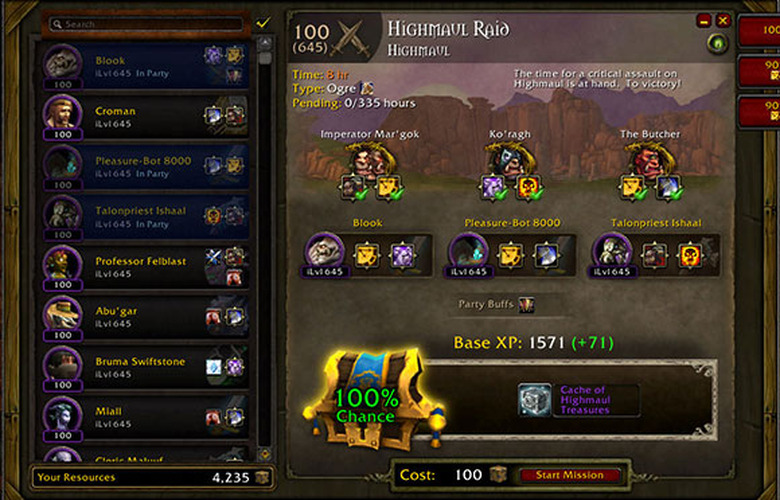
Task: Click the Party Buffs icon
Action: click(x=526, y=304)
